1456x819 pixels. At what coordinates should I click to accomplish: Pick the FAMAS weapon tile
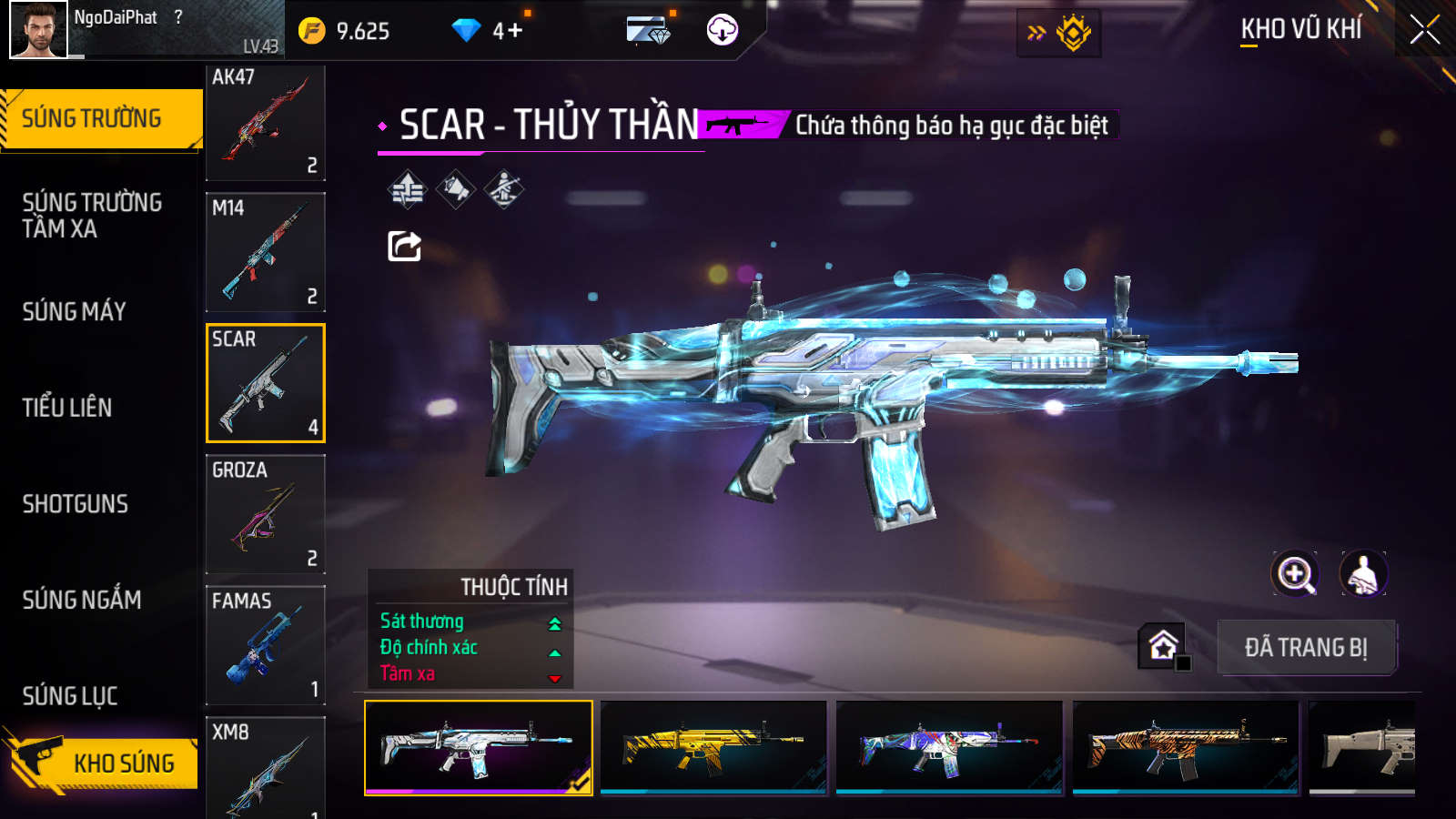point(266,645)
